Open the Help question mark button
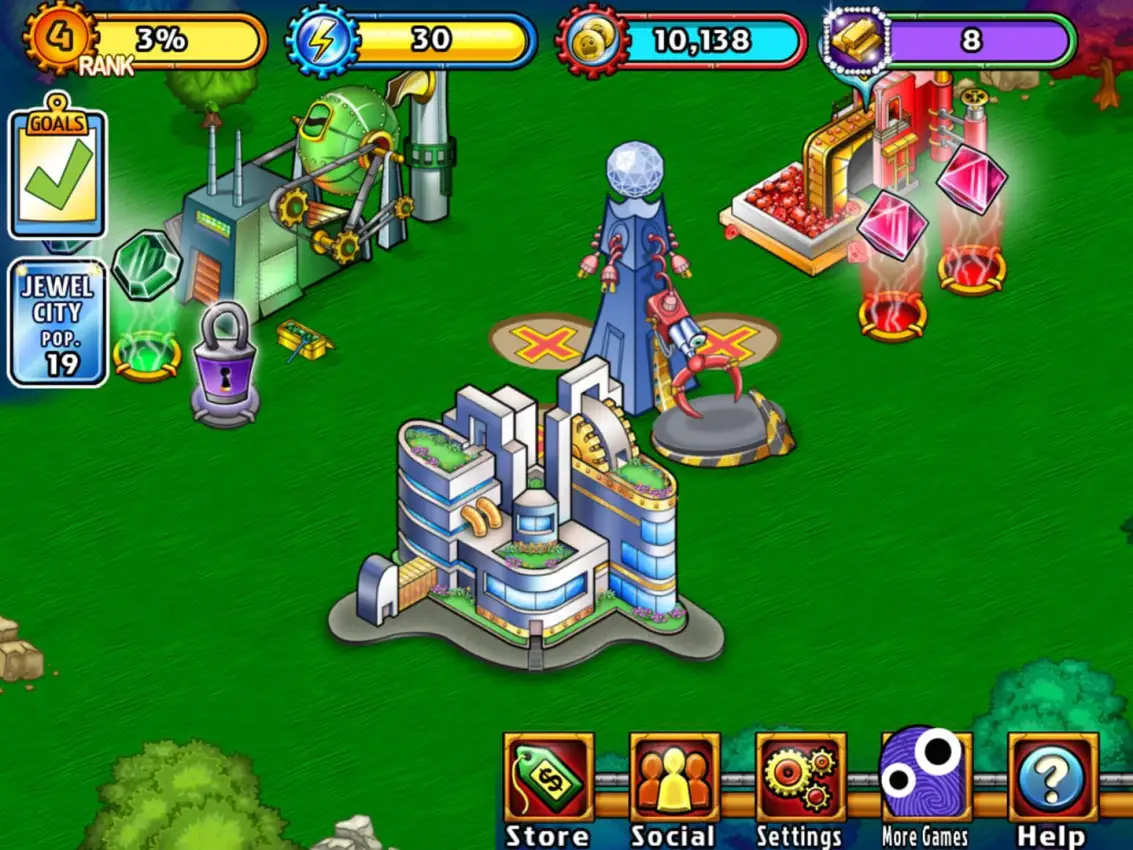The image size is (1133, 850). 1052,780
